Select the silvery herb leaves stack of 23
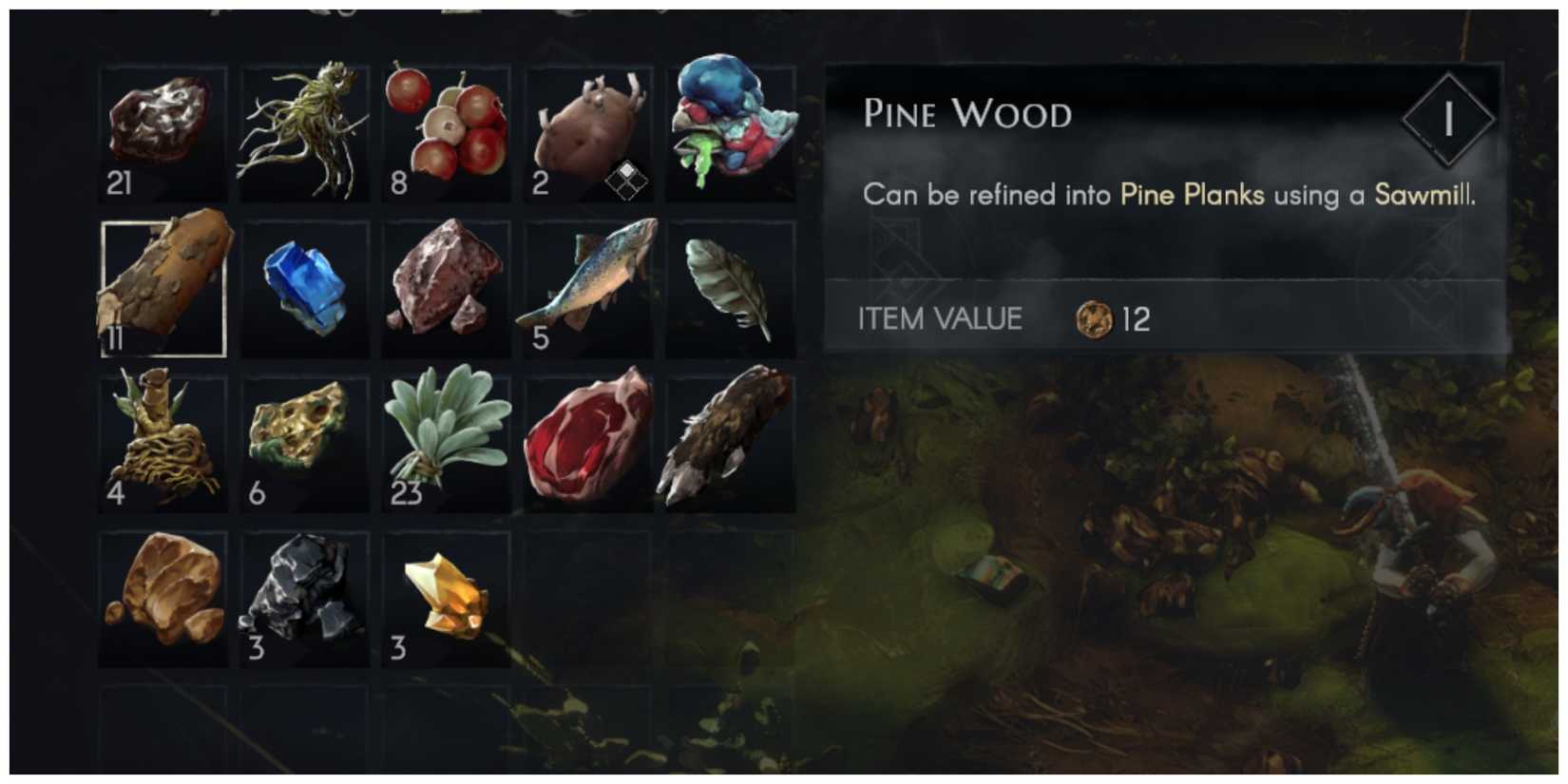1568x784 pixels. coord(447,442)
